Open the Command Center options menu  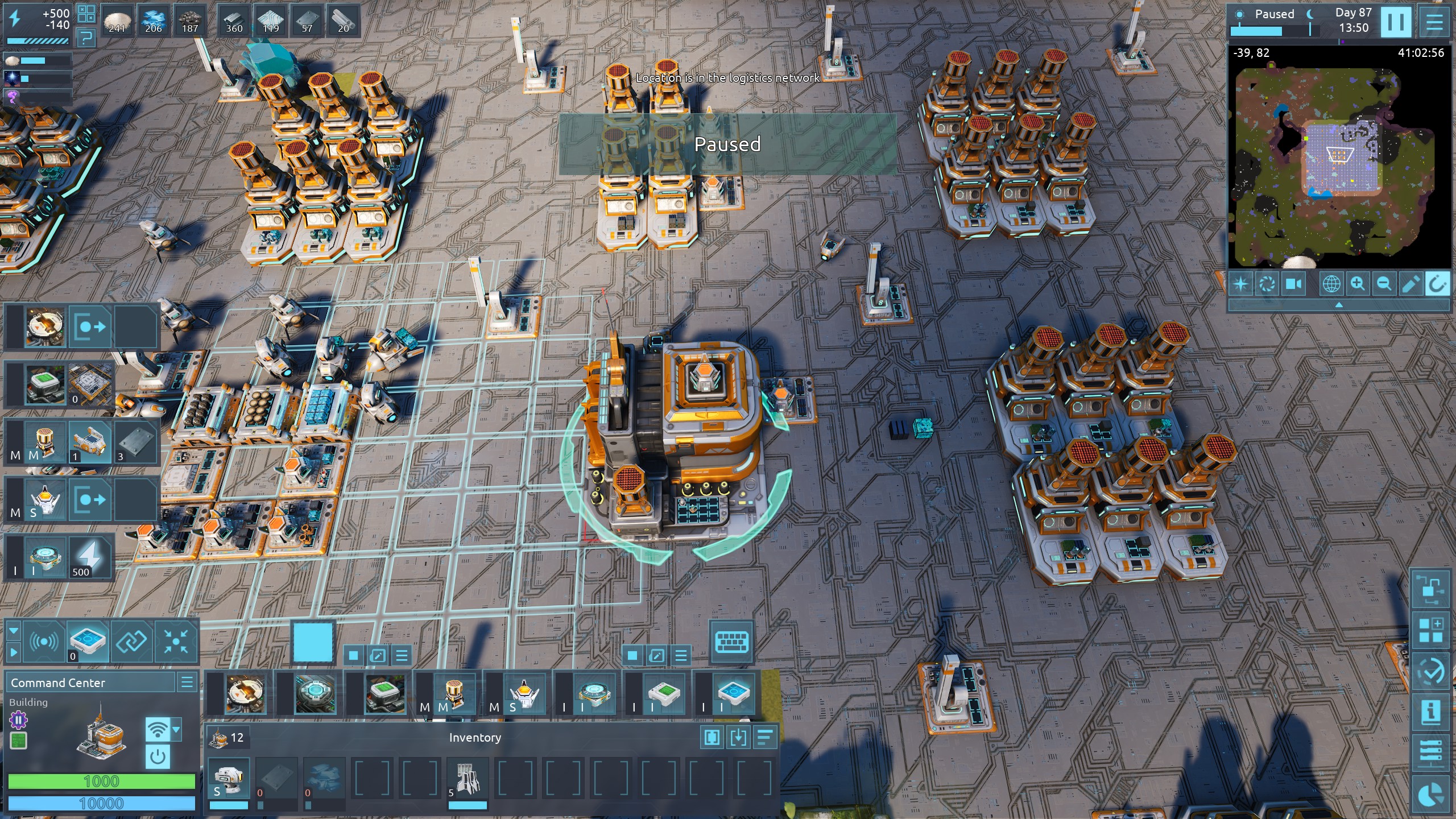click(x=187, y=682)
